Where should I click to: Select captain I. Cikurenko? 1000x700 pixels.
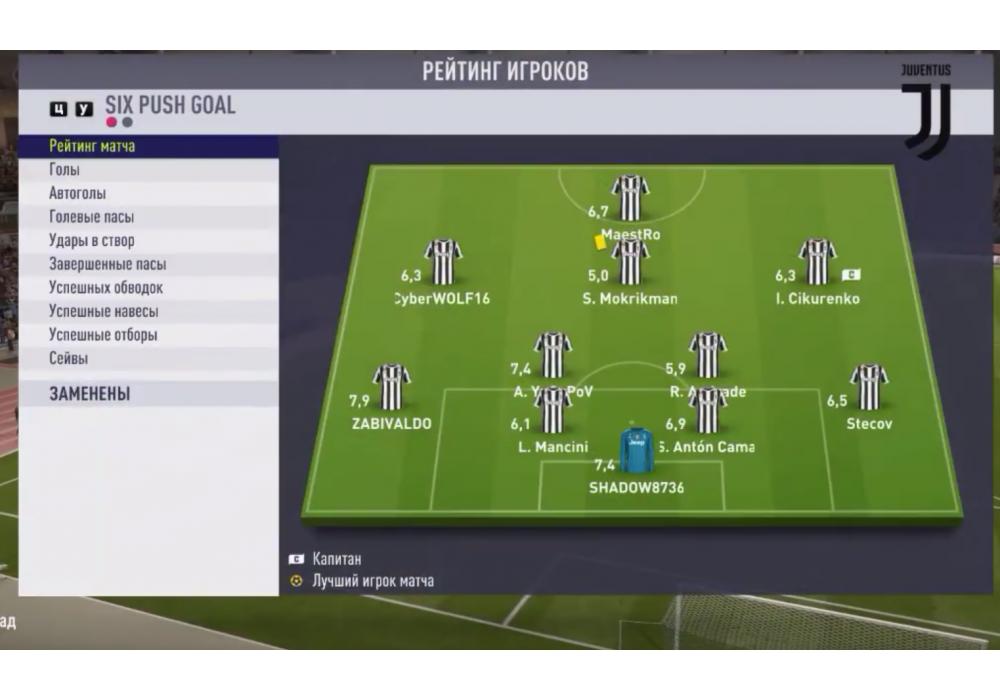817,263
